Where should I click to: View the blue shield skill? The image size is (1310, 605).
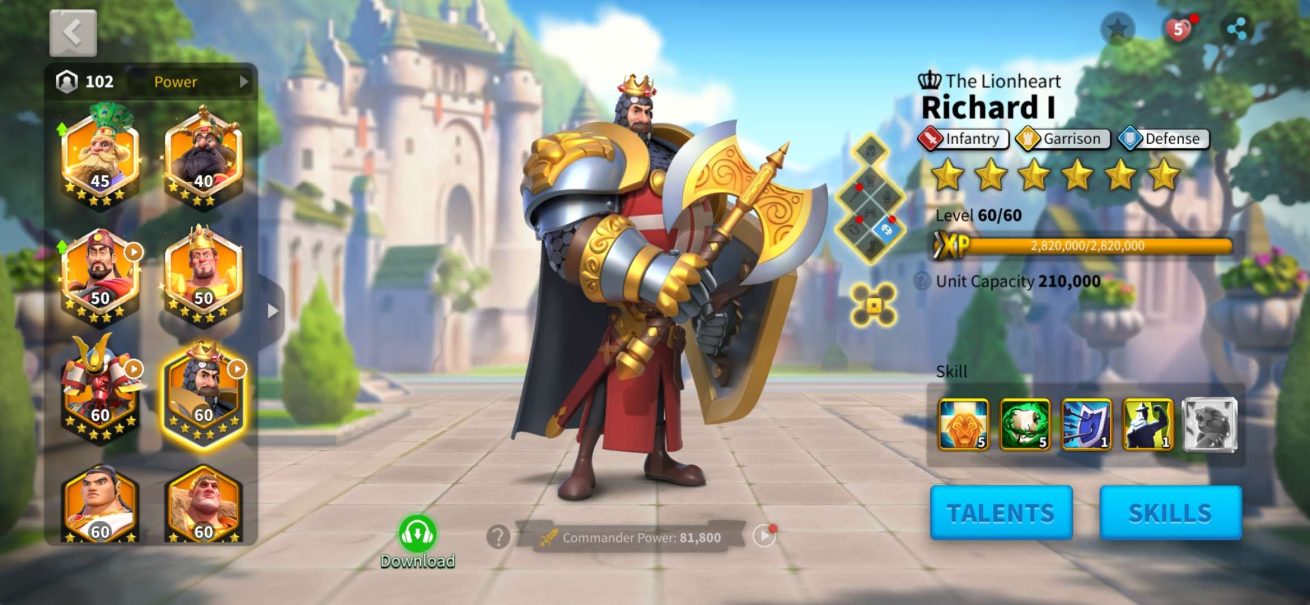pos(1086,424)
